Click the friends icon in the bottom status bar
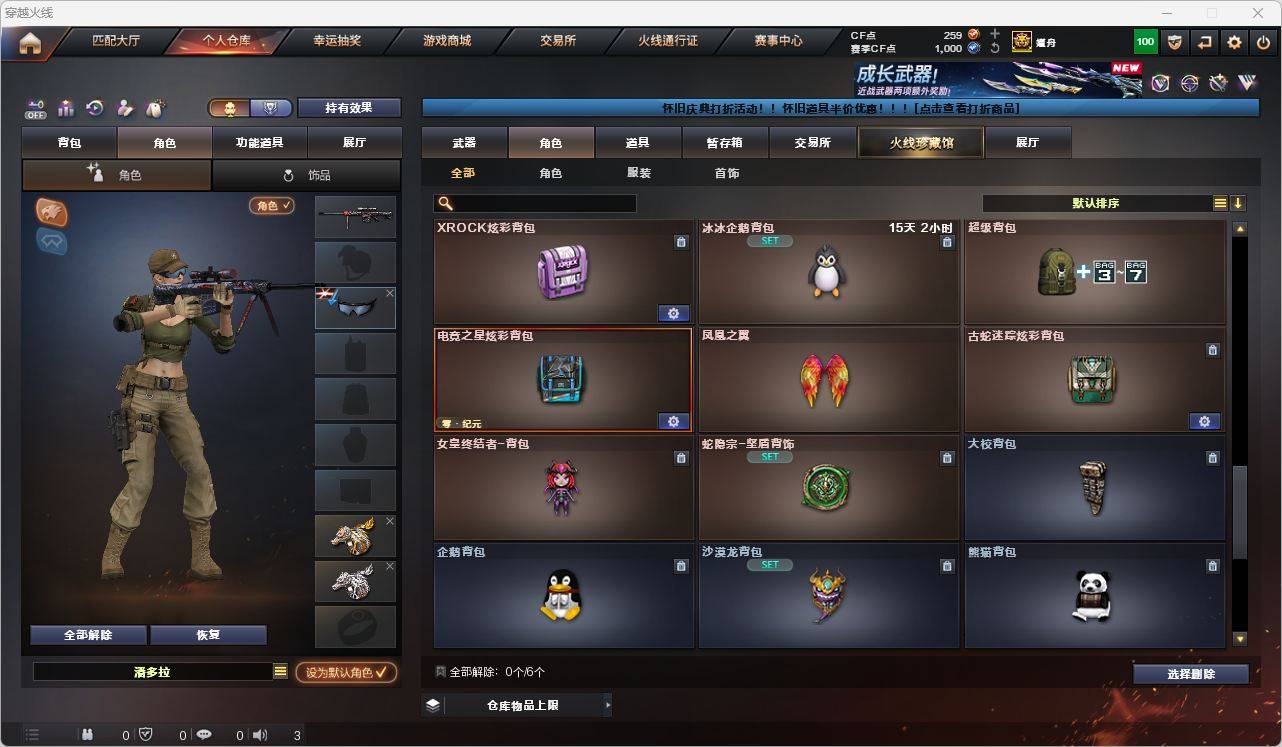 pyautogui.click(x=86, y=734)
